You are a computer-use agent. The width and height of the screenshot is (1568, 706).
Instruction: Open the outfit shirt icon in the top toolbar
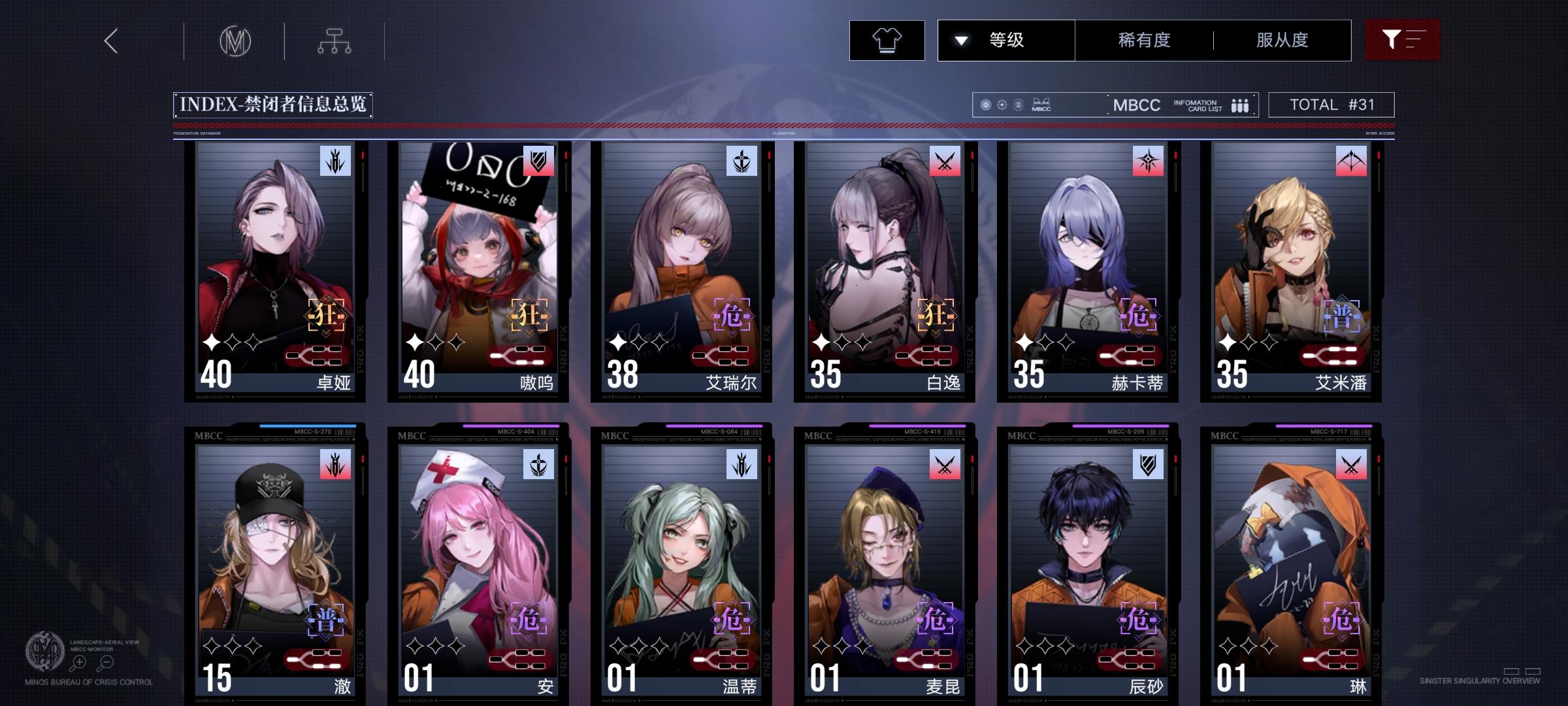tap(887, 40)
